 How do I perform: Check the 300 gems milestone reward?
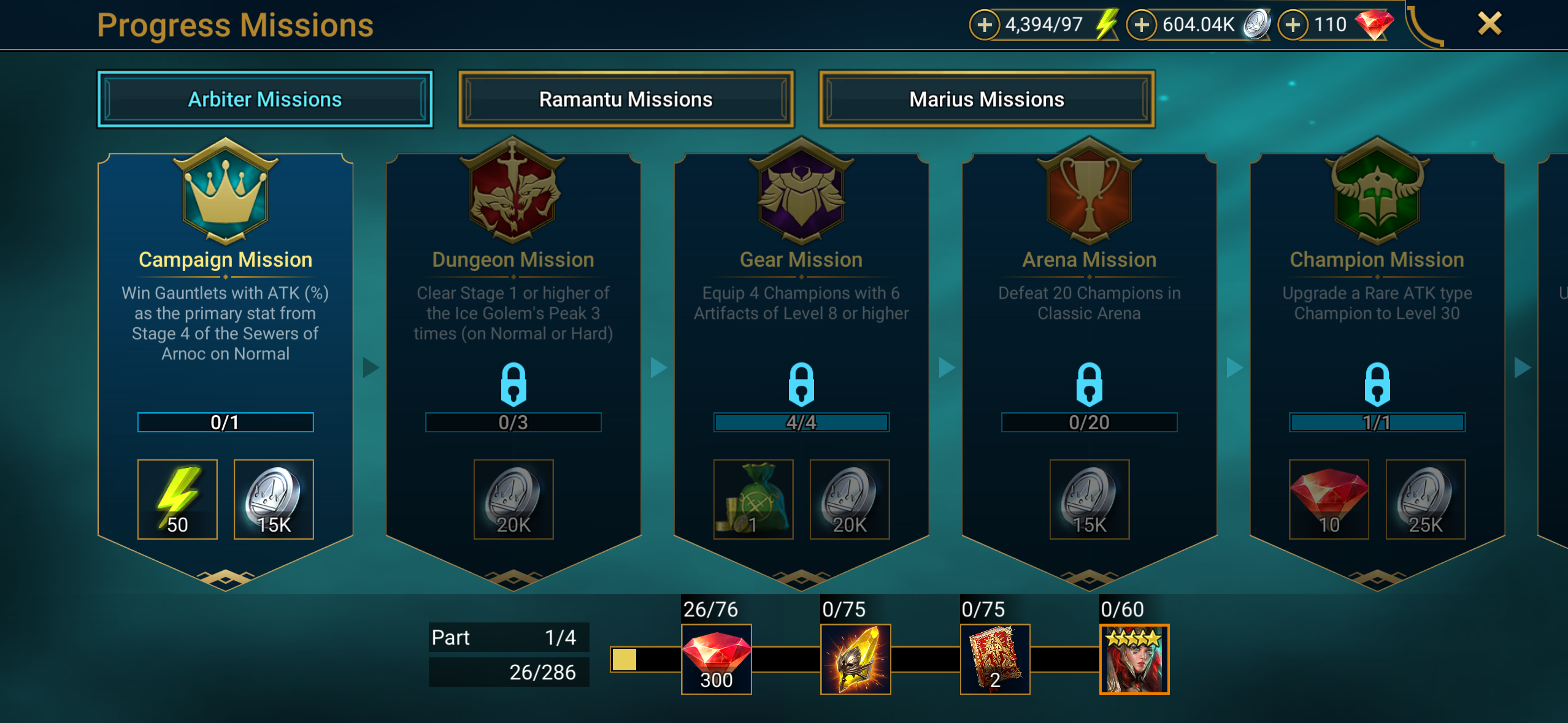717,659
